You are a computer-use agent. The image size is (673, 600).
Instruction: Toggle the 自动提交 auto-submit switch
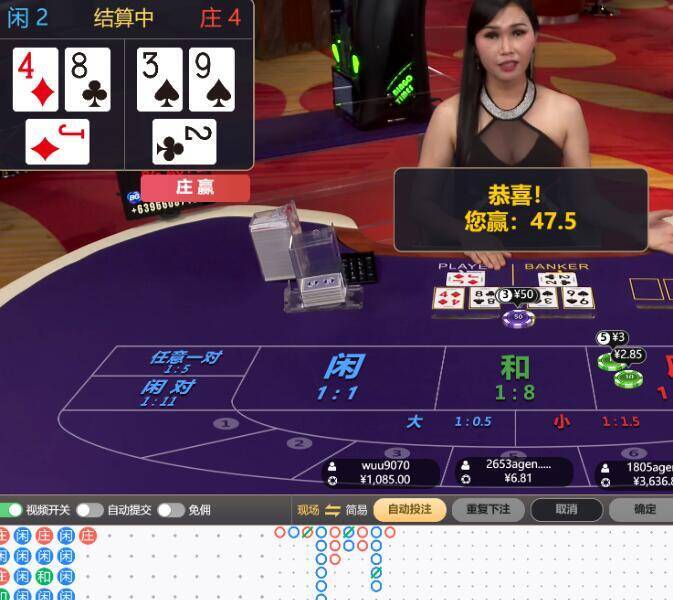tap(90, 510)
